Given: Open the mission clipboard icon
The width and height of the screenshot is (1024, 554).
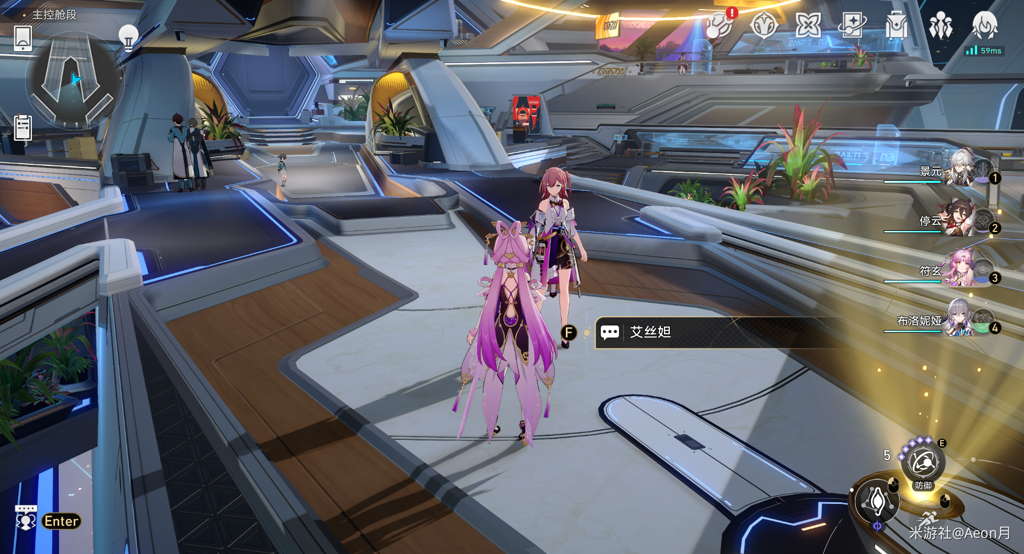Looking at the screenshot, I should tap(23, 128).
